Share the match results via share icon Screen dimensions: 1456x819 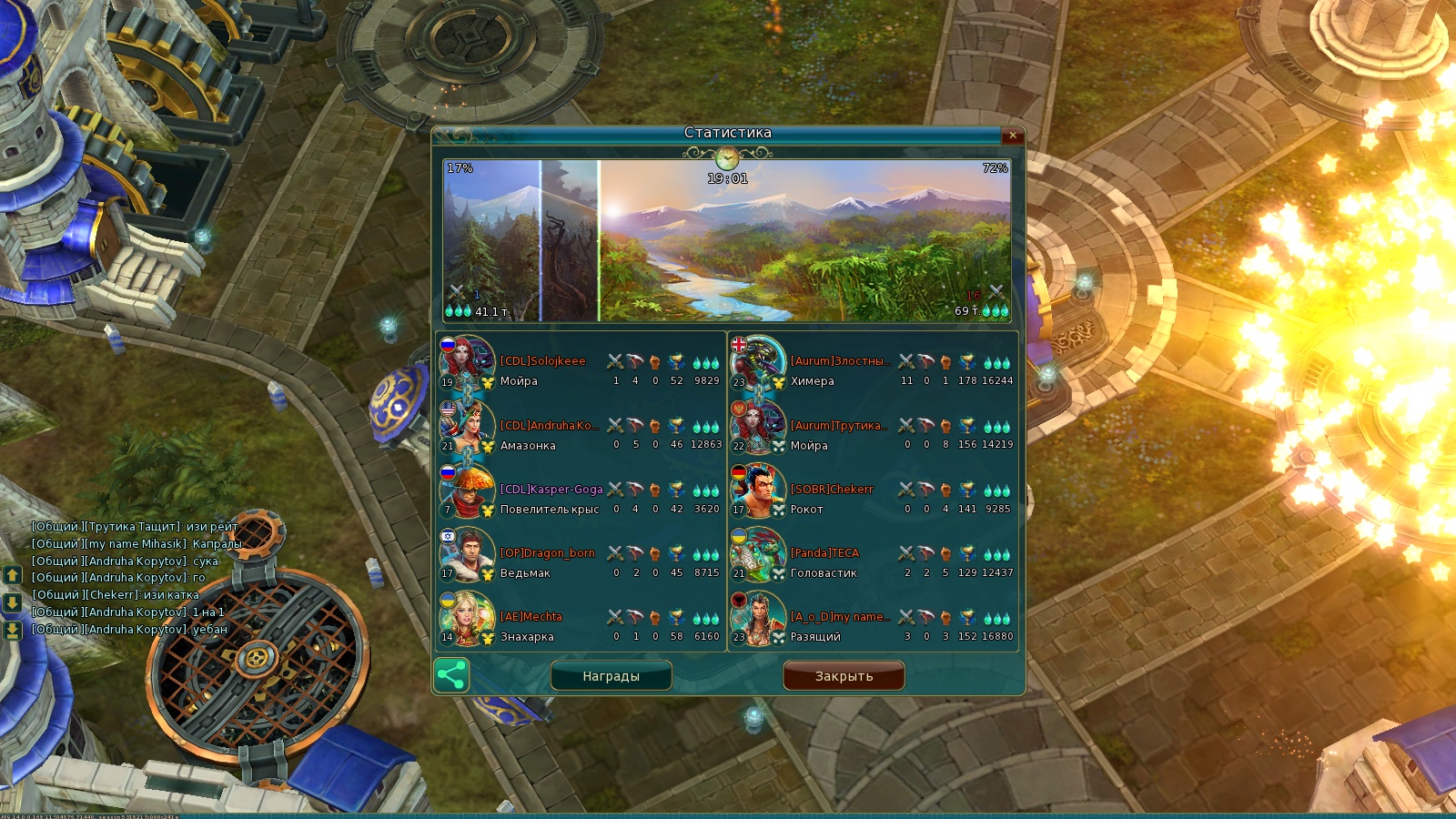451,675
